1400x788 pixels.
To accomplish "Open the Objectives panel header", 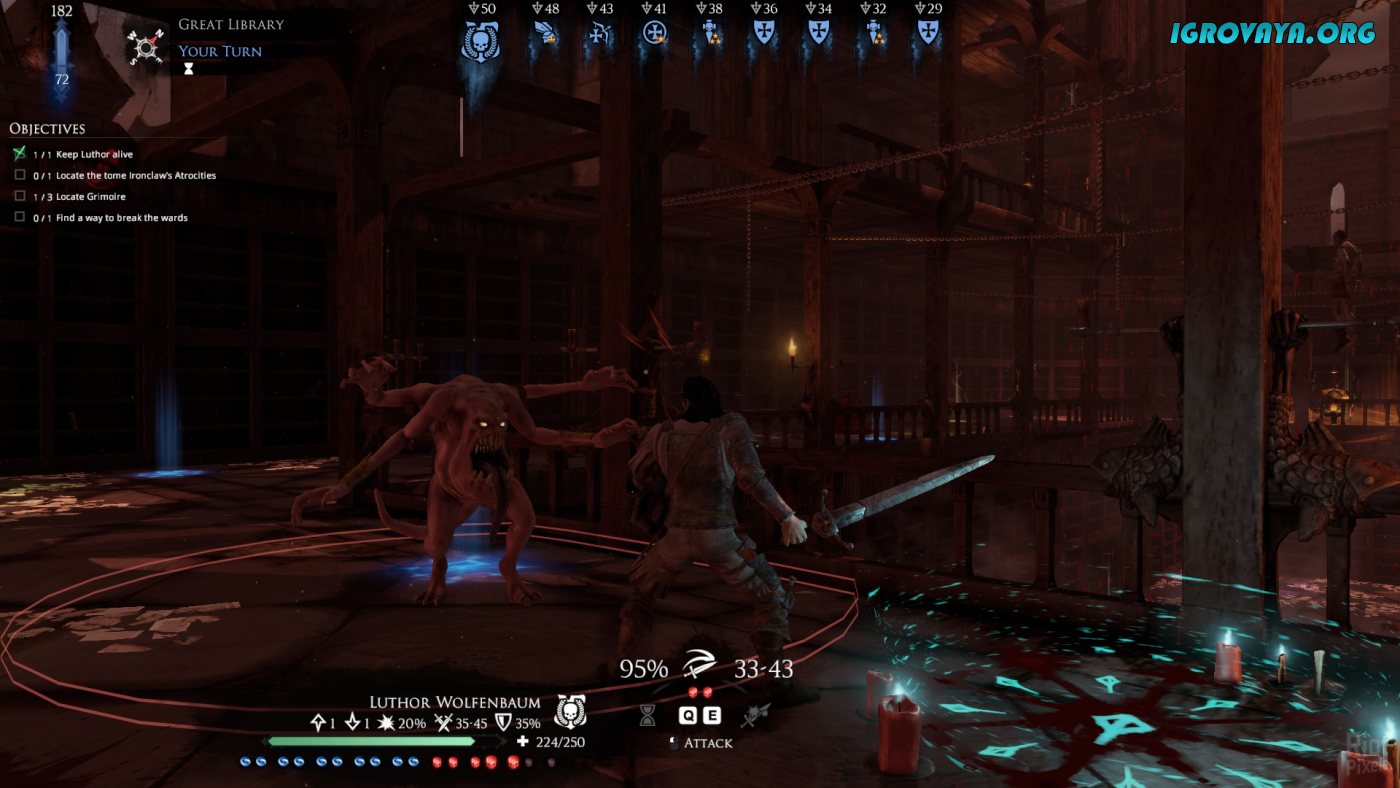I will 47,129.
